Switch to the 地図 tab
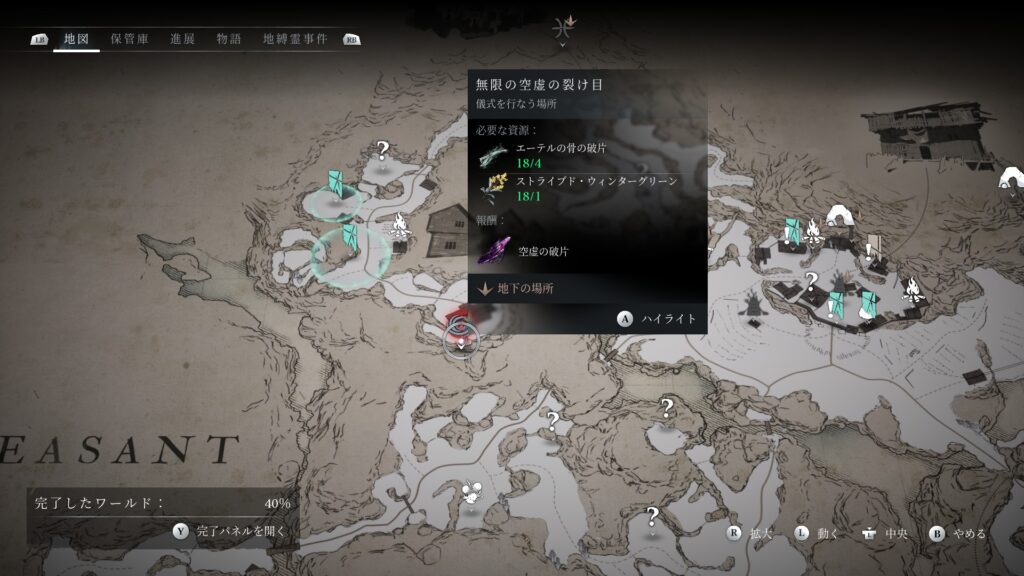Image resolution: width=1024 pixels, height=576 pixels. [76, 39]
